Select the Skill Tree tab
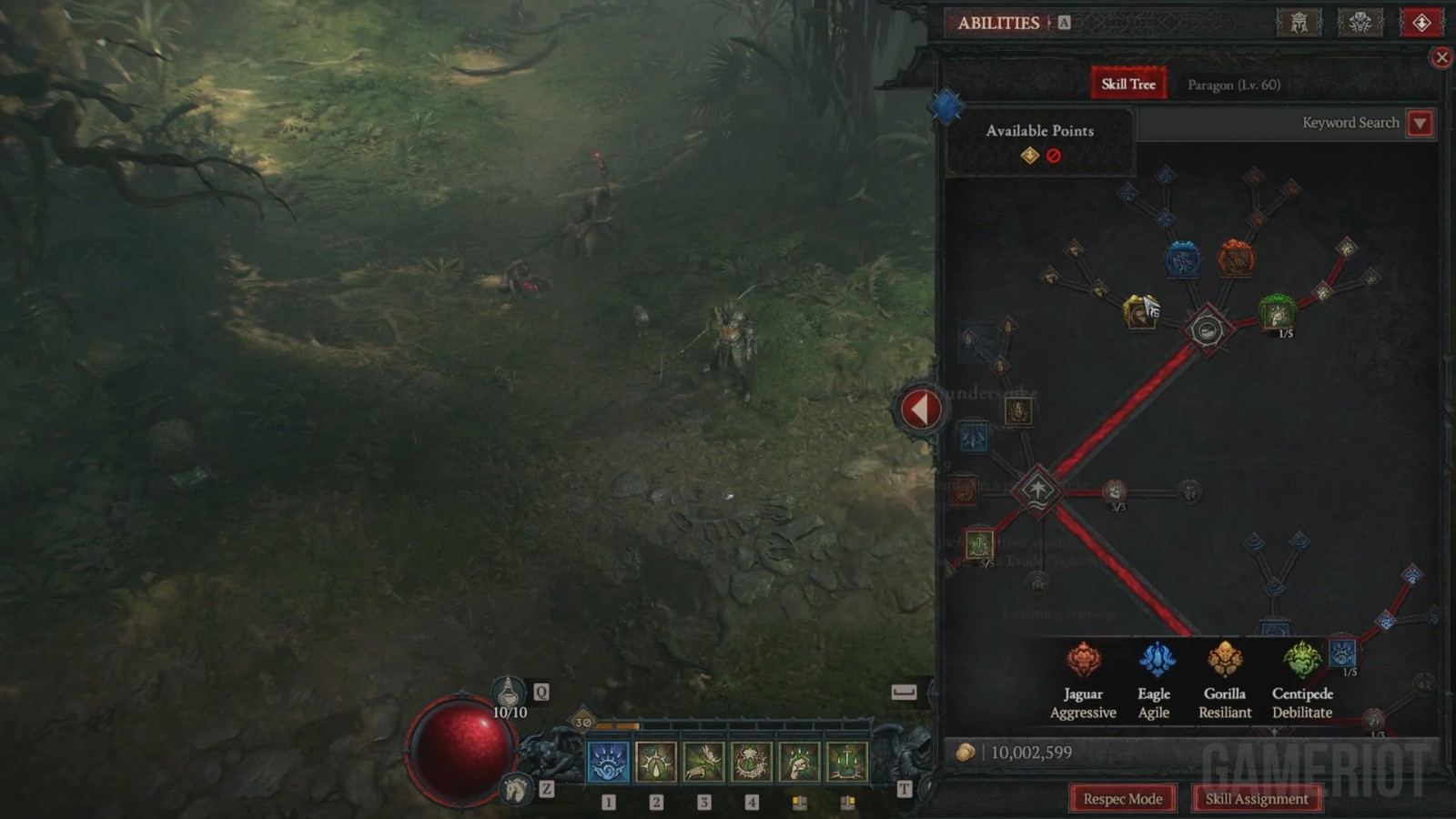Screen dimensions: 1456x819 click(1128, 84)
